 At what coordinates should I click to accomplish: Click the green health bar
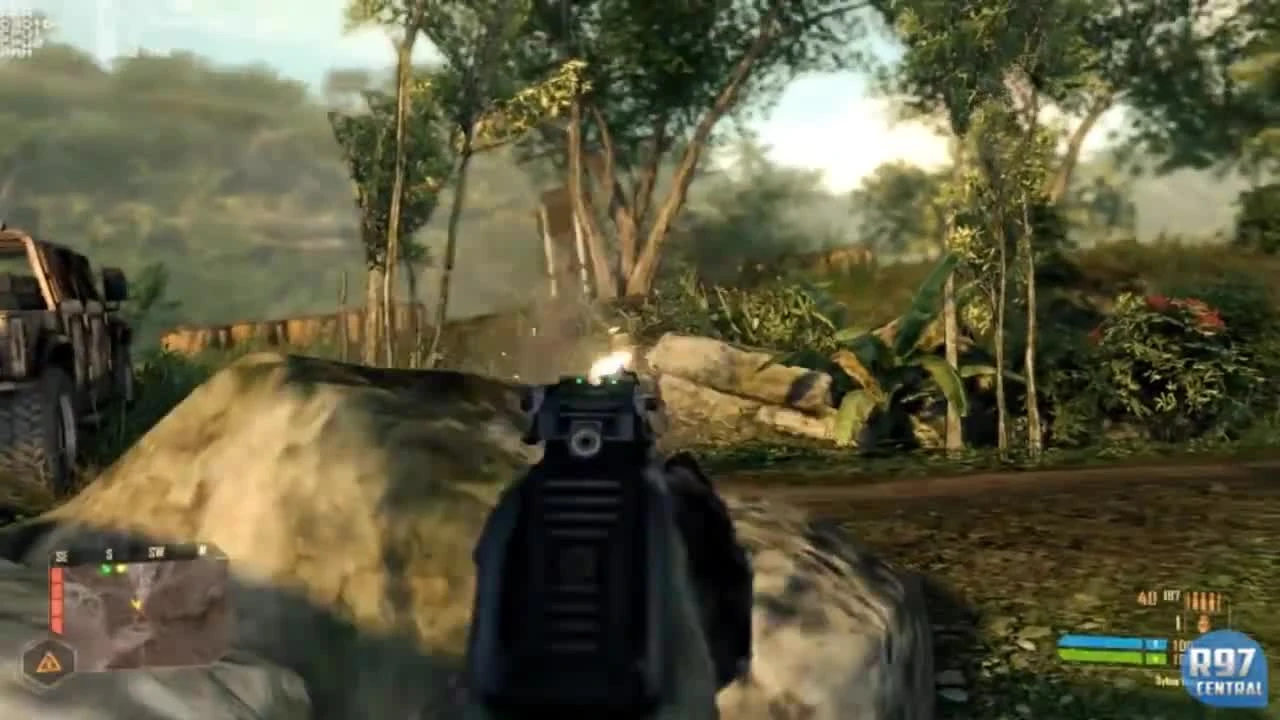pyautogui.click(x=1110, y=655)
